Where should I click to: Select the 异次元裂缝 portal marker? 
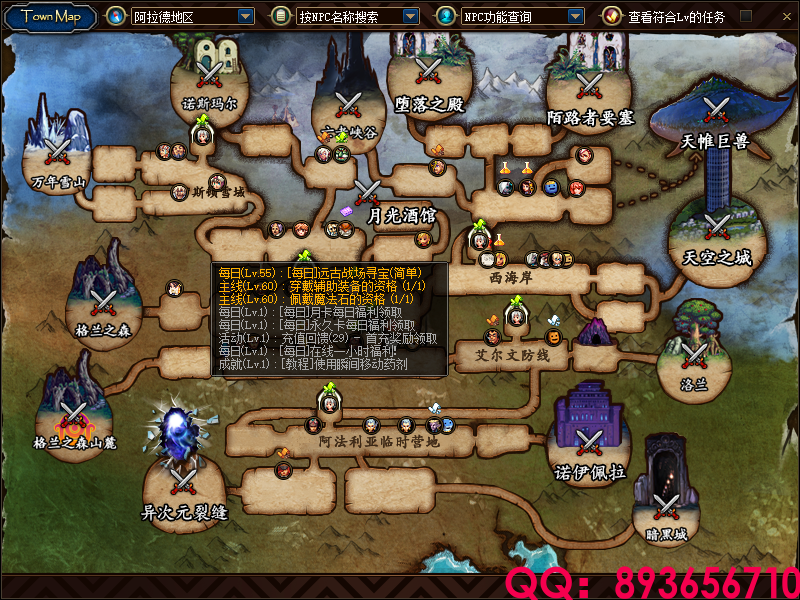tap(185, 479)
